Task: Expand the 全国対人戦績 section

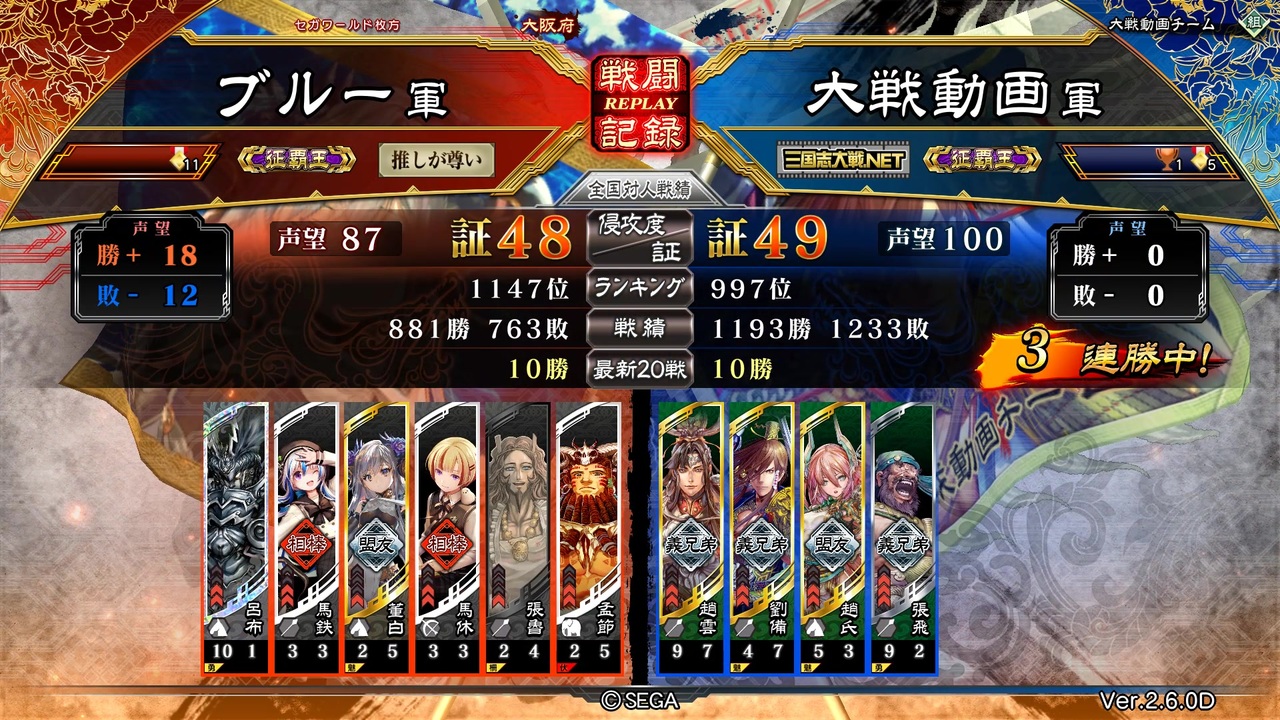Action: [640, 190]
